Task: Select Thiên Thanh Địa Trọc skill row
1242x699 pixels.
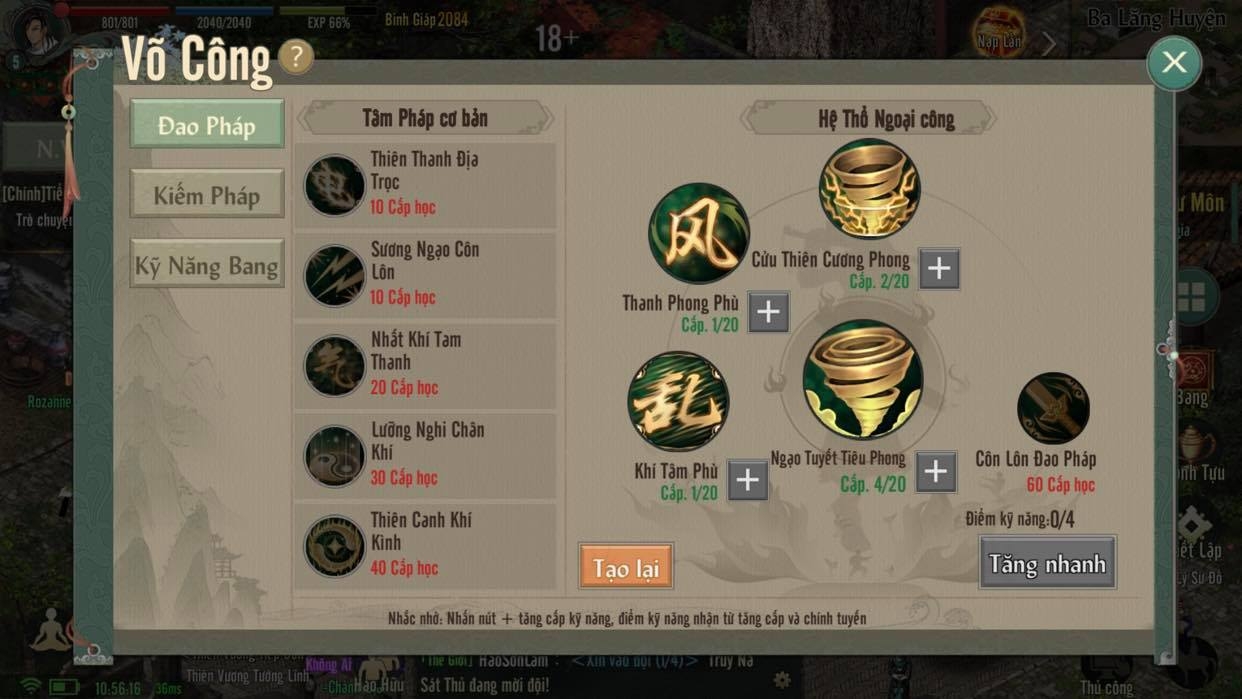Action: [x=425, y=184]
